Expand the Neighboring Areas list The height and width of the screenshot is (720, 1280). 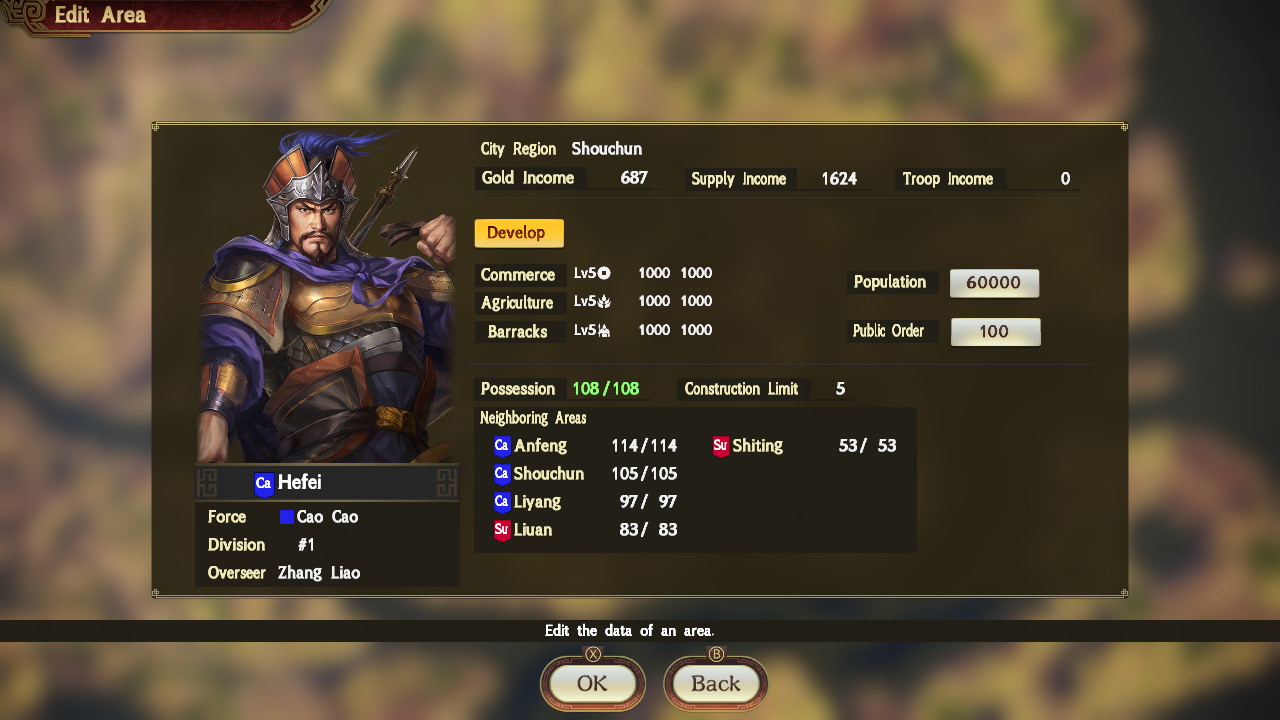tap(532, 418)
